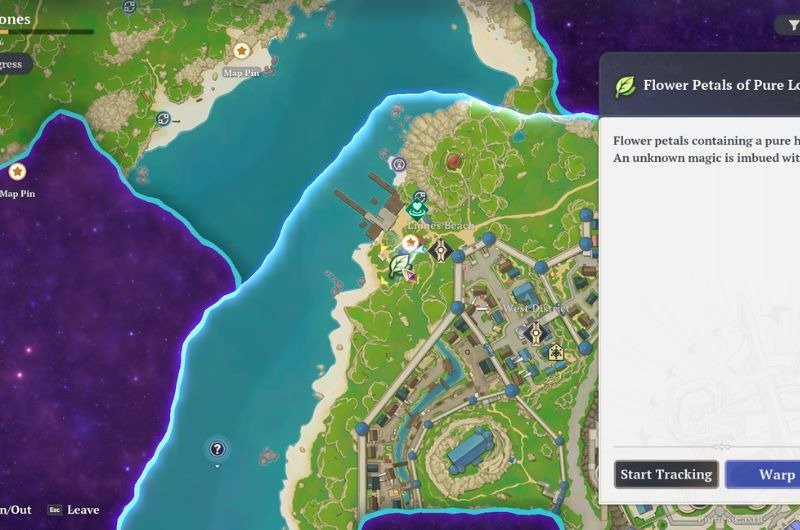Select the green leaf flower petal marker
800x530 pixels.
400,264
